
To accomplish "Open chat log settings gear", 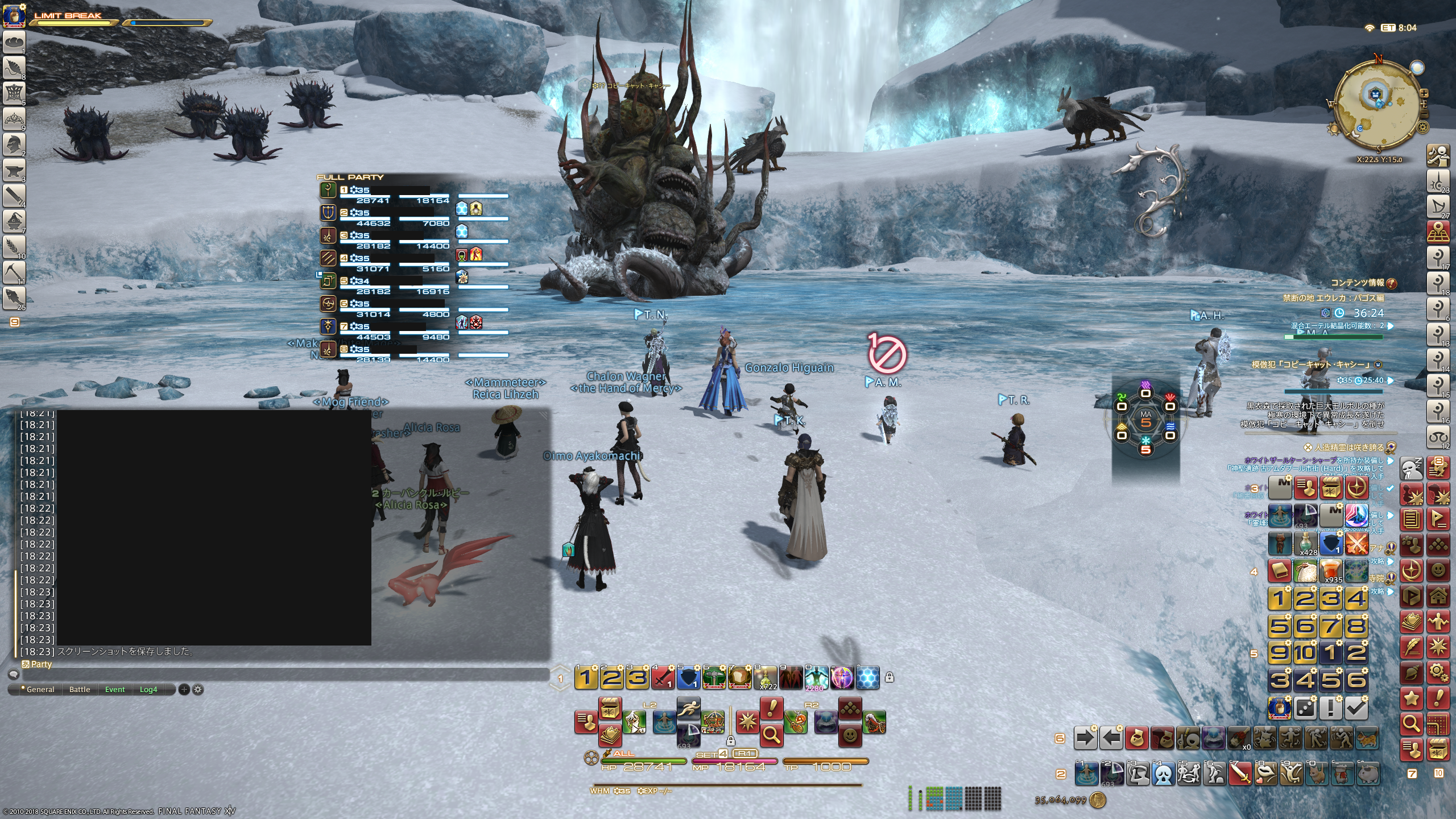I will tap(198, 689).
